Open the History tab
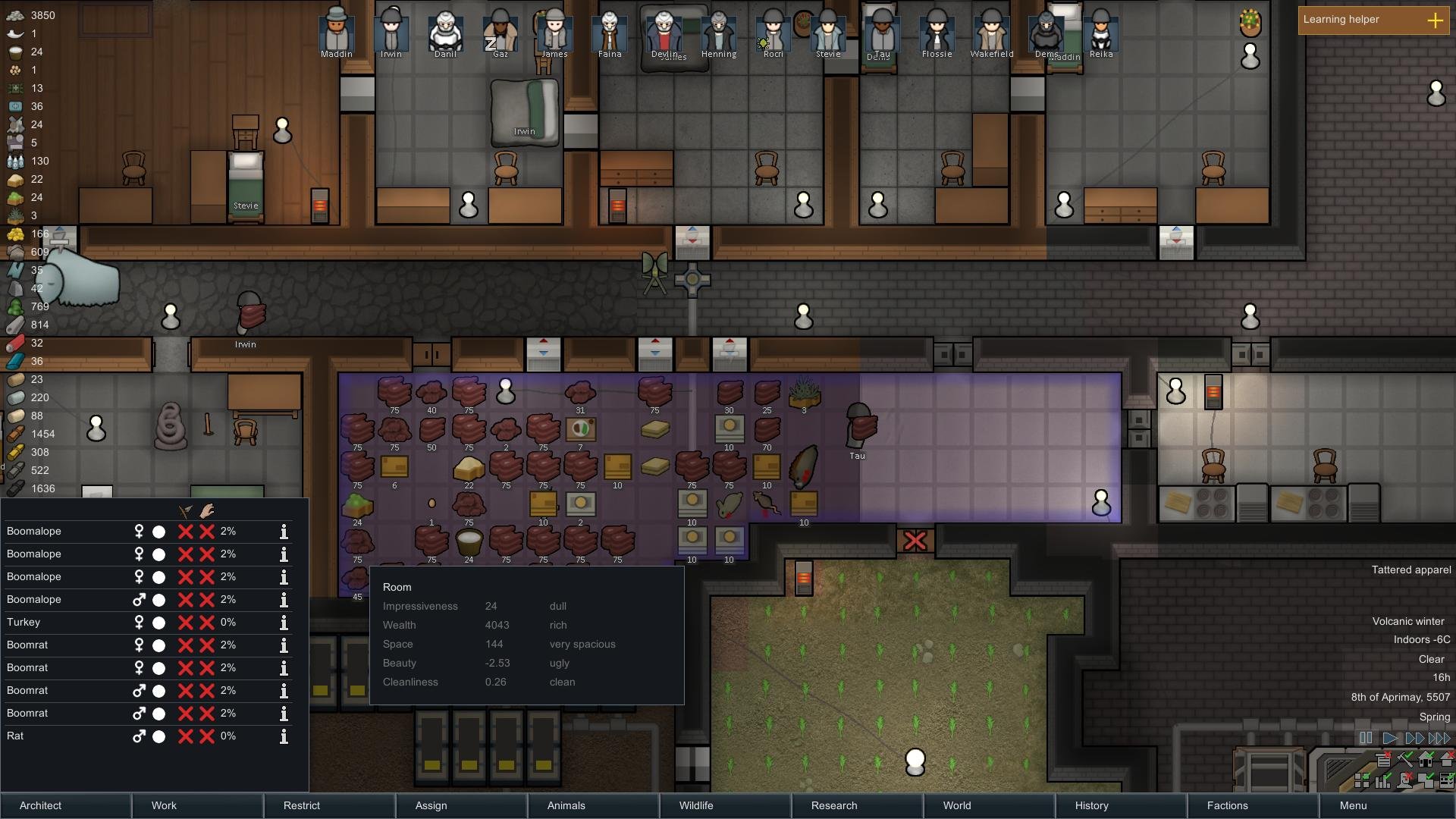Viewport: 1456px width, 819px height. (x=1121, y=805)
